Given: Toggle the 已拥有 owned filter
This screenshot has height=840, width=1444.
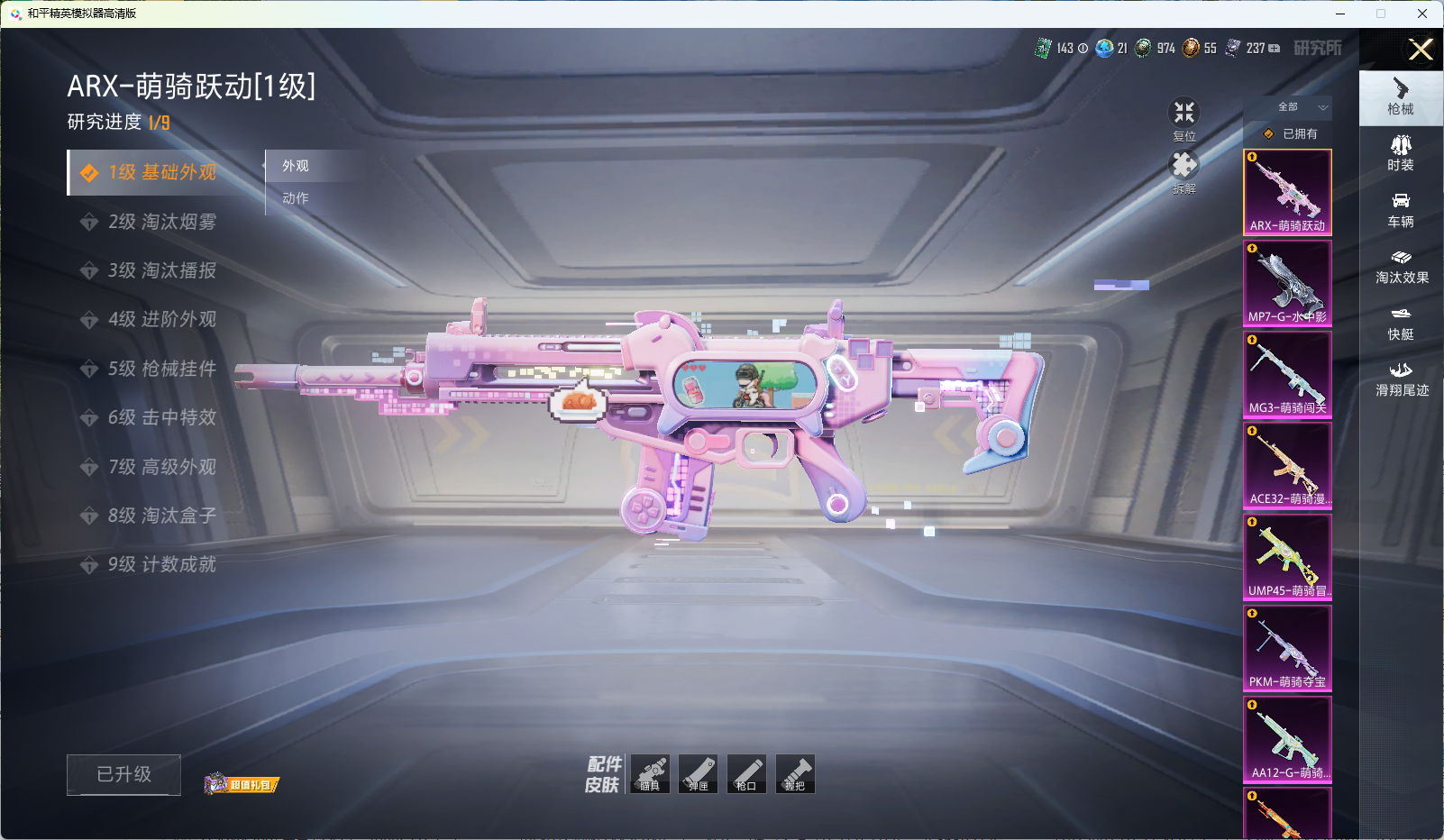Looking at the screenshot, I should [x=1291, y=133].
